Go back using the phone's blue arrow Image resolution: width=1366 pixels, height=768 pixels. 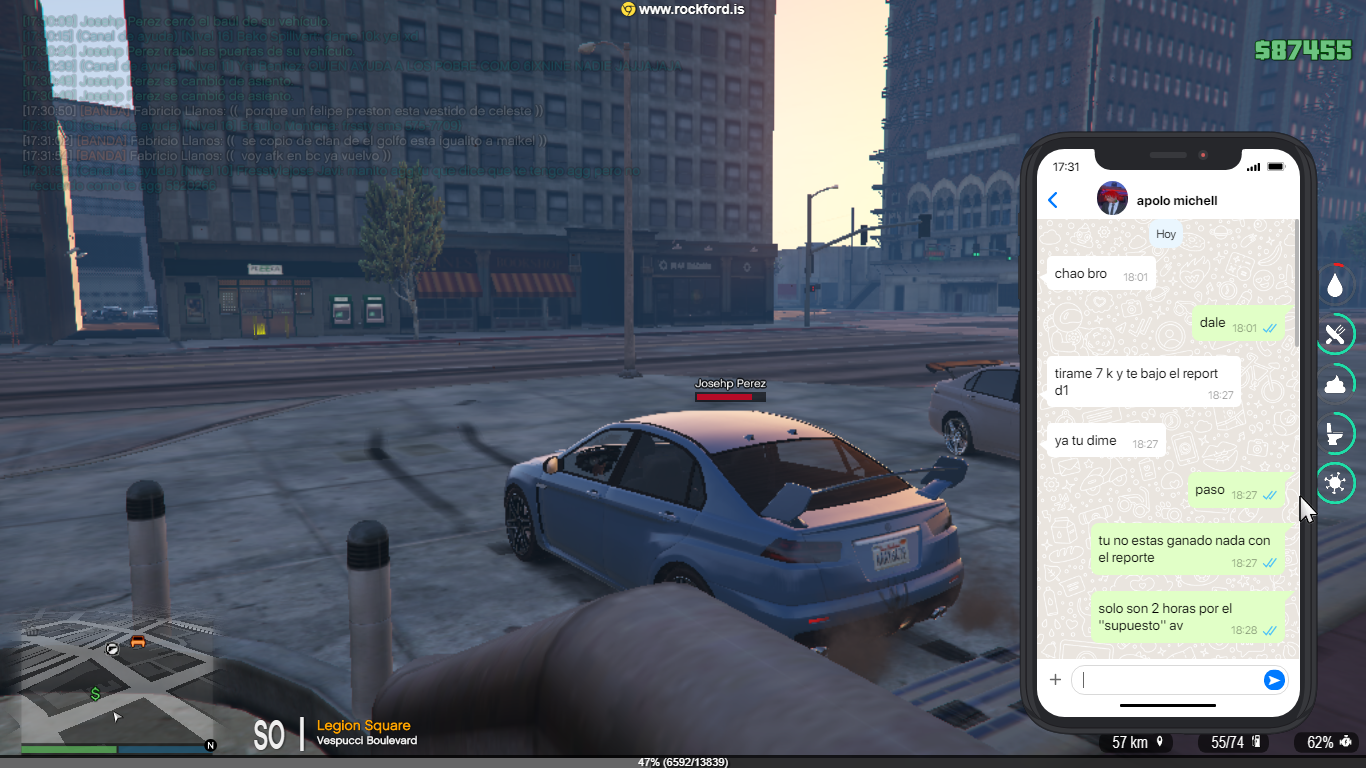[1052, 200]
